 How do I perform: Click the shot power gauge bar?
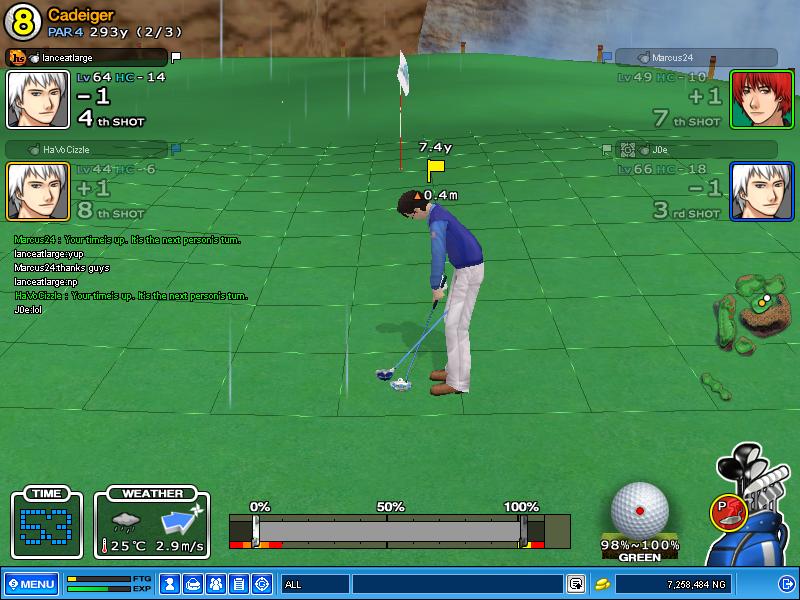pyautogui.click(x=388, y=530)
